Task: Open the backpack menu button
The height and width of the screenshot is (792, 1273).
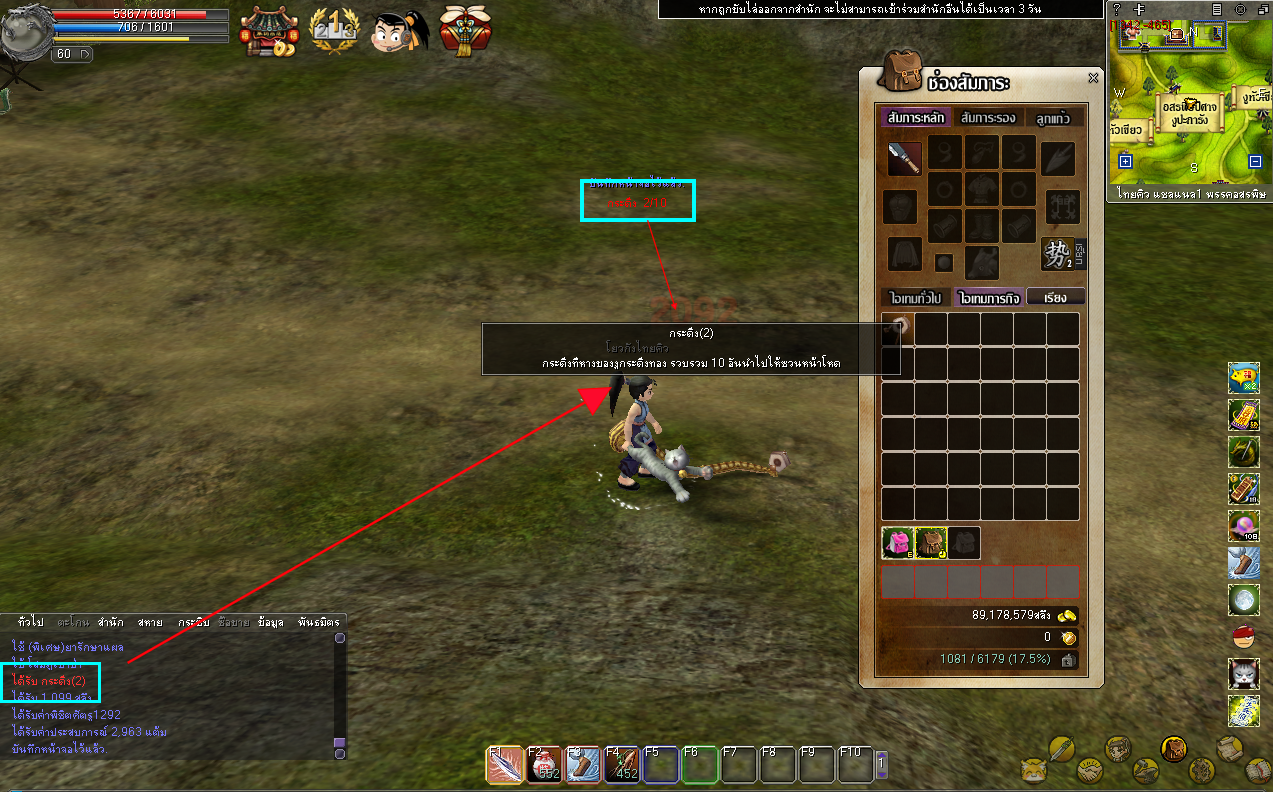Action: point(1174,748)
